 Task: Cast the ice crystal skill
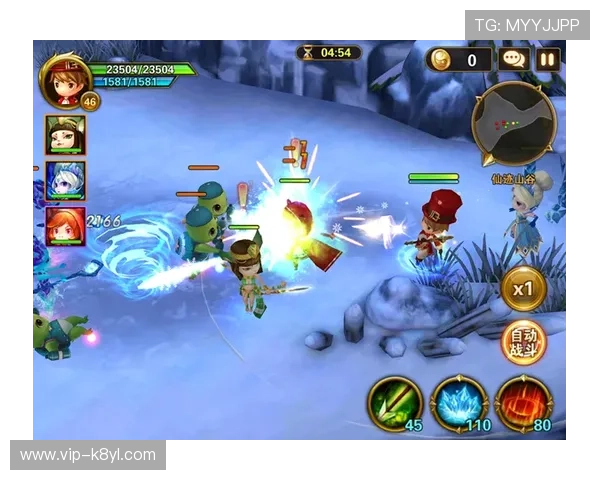click(x=458, y=404)
